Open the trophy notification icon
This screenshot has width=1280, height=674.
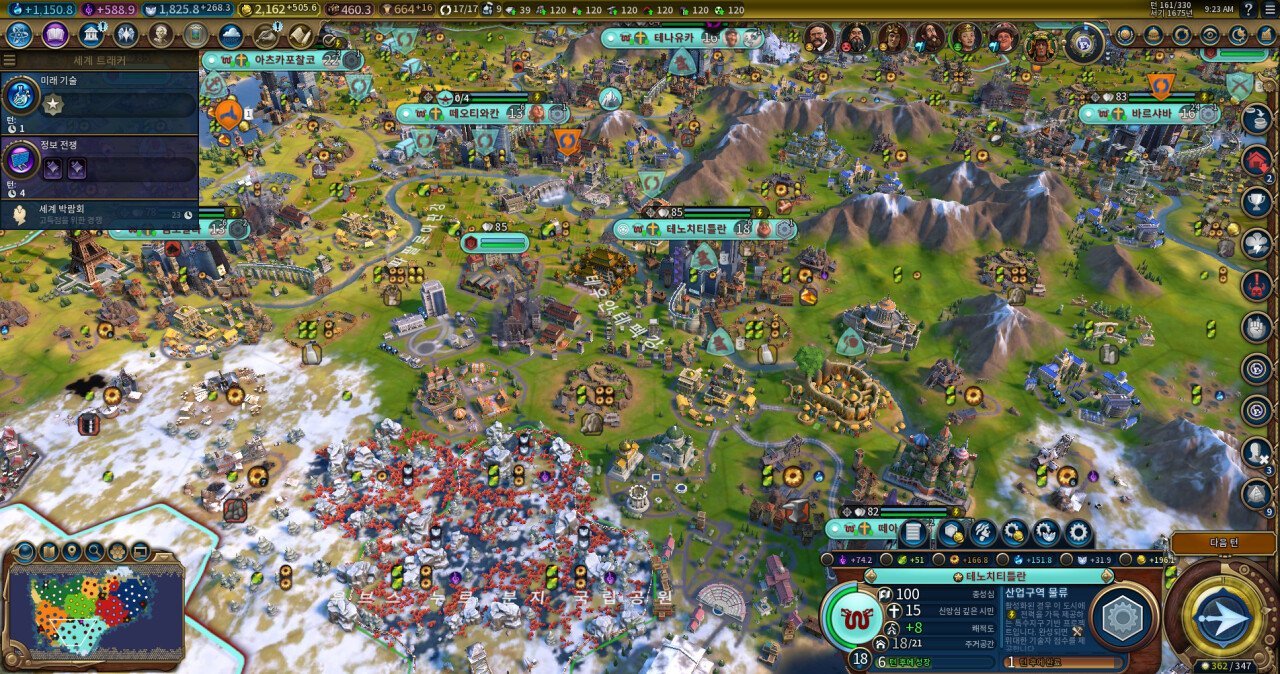click(x=1257, y=201)
